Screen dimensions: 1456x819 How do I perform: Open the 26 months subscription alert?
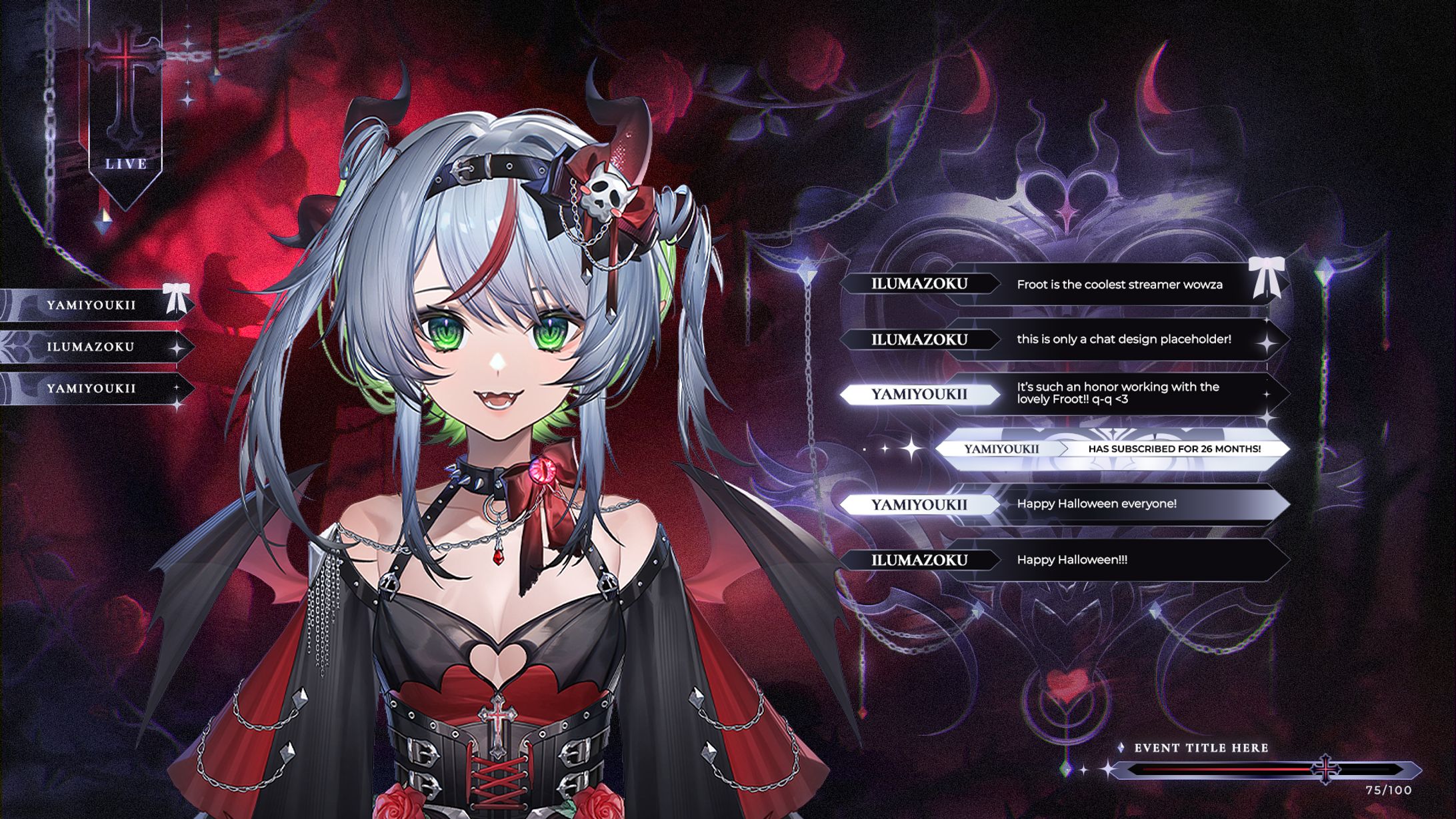point(1111,449)
